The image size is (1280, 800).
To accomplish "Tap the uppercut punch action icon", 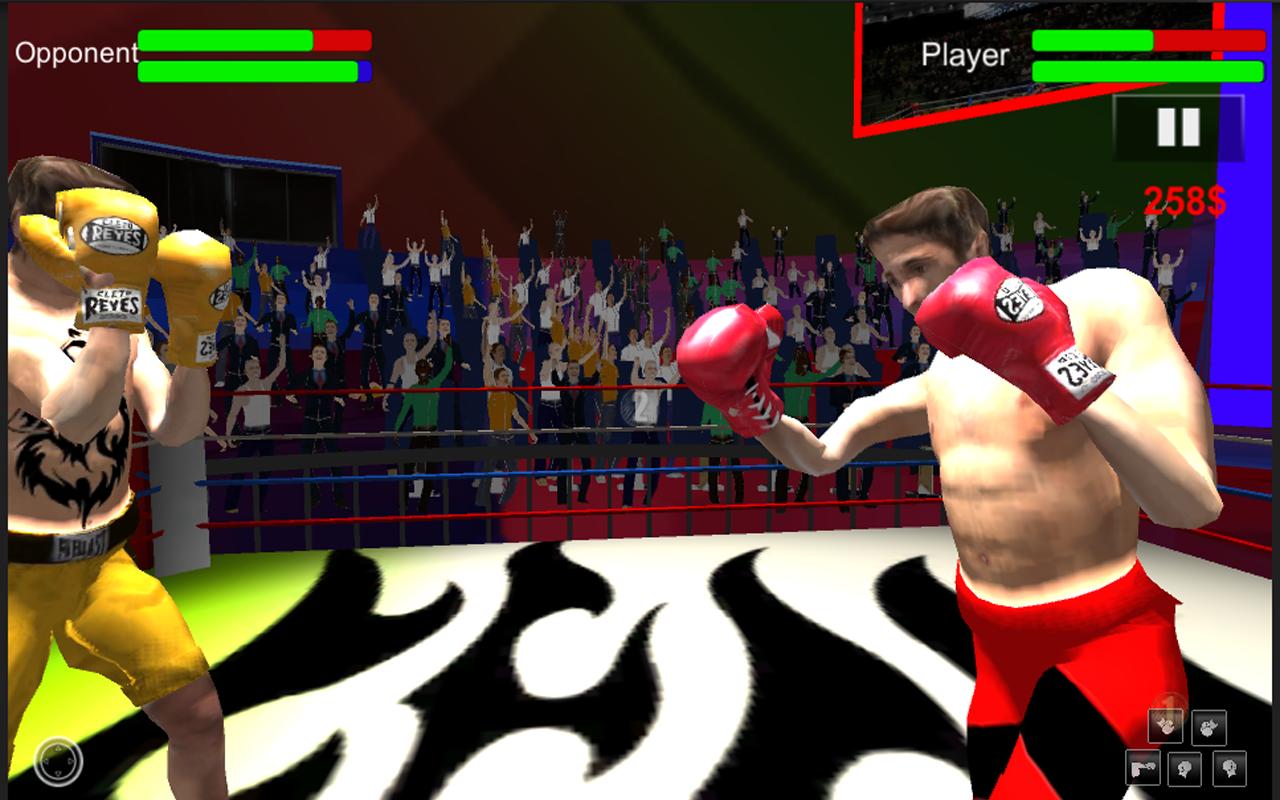I will pyautogui.click(x=1209, y=728).
